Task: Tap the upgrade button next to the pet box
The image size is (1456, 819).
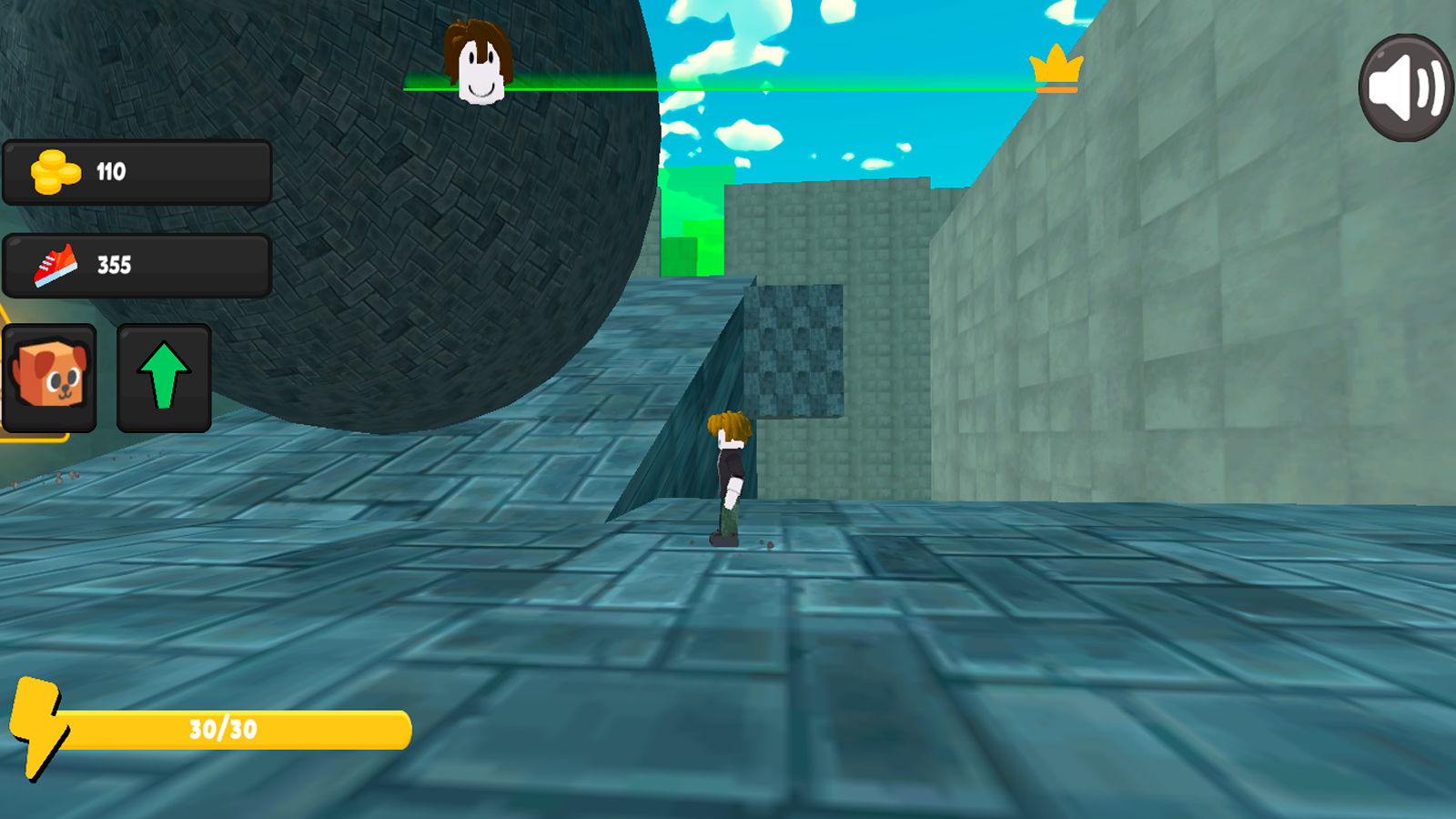Action: coord(161,377)
